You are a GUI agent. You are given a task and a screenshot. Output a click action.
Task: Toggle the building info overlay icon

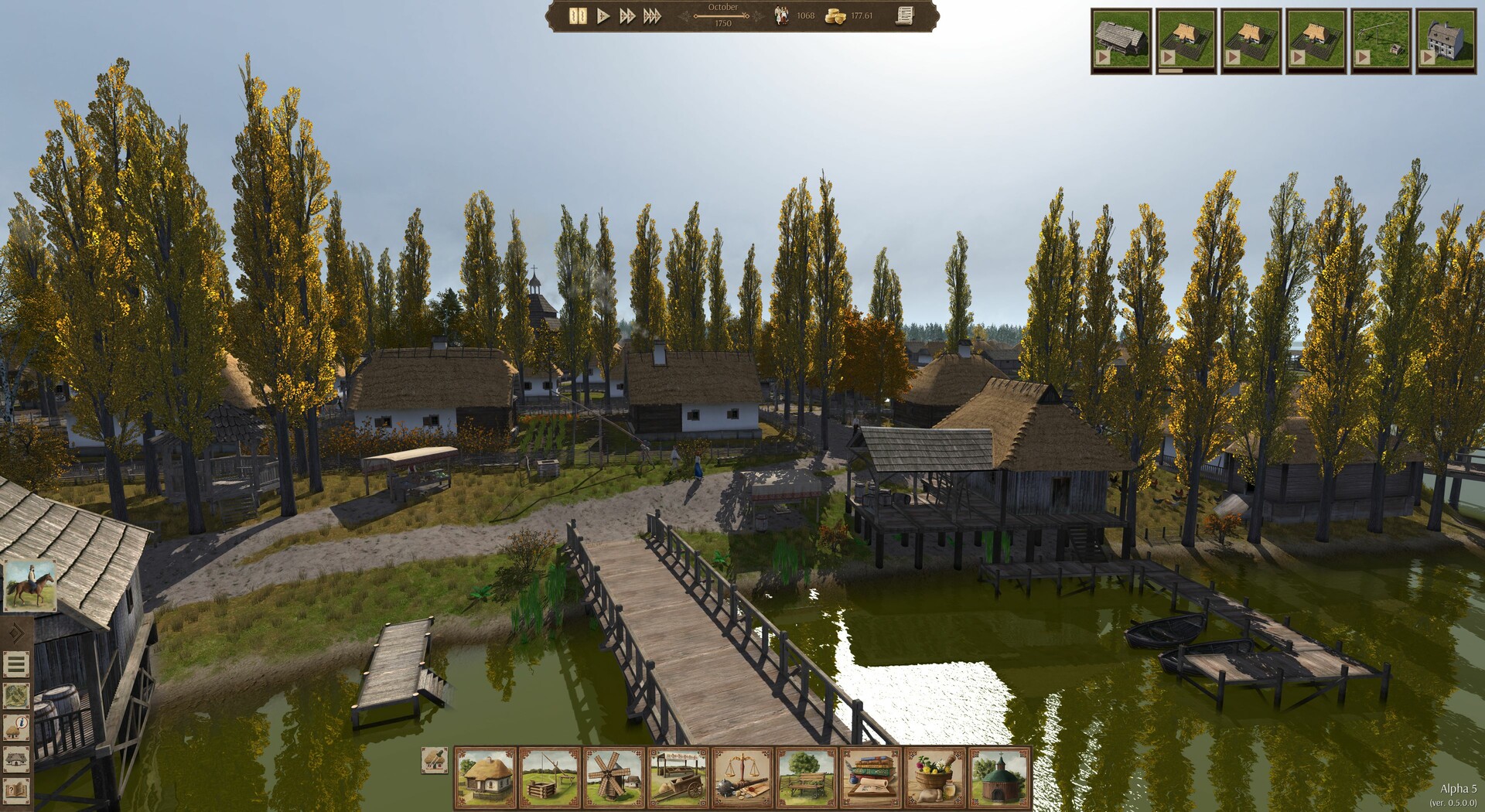(16, 726)
